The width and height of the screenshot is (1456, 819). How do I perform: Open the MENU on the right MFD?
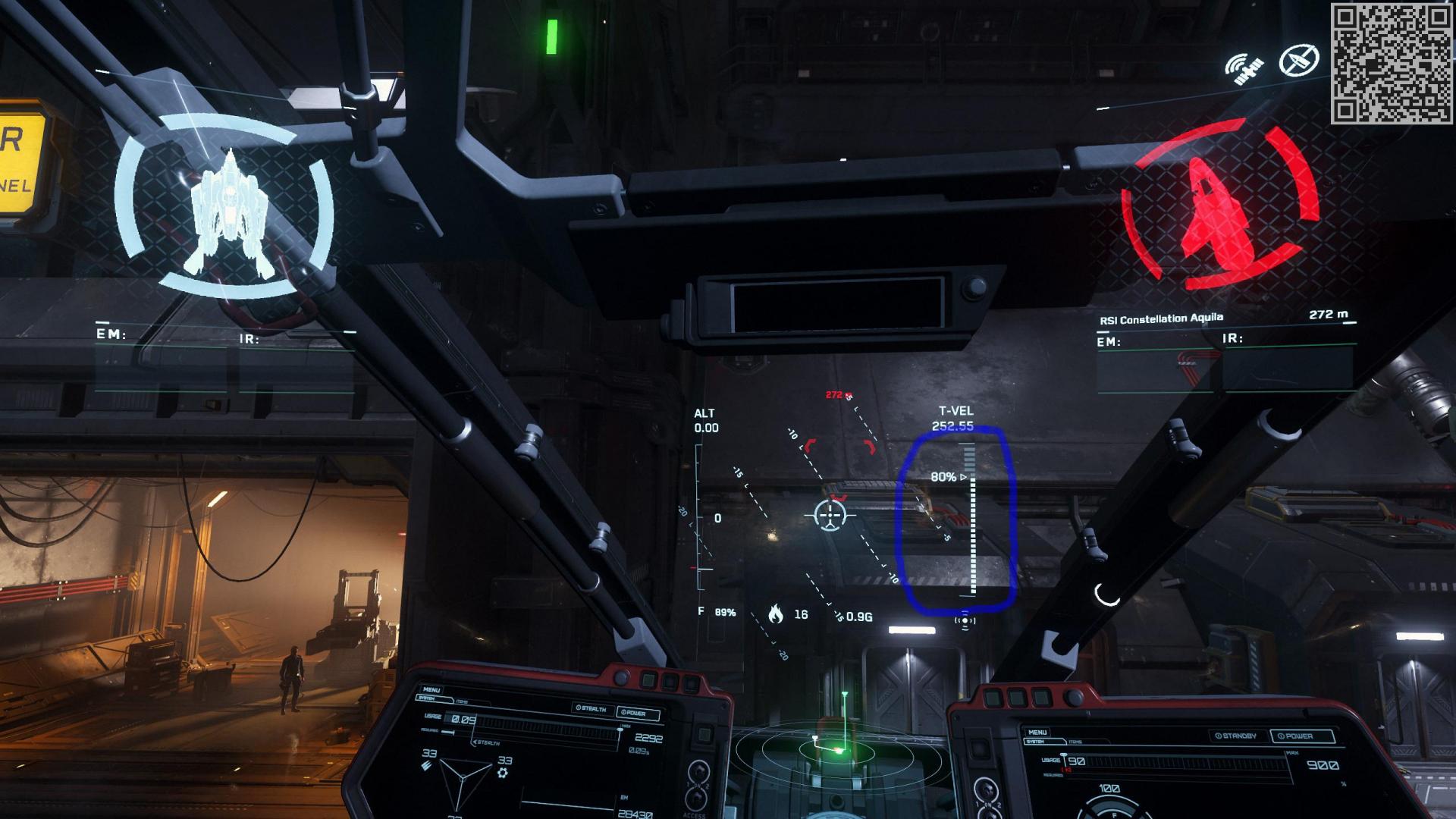(1038, 732)
